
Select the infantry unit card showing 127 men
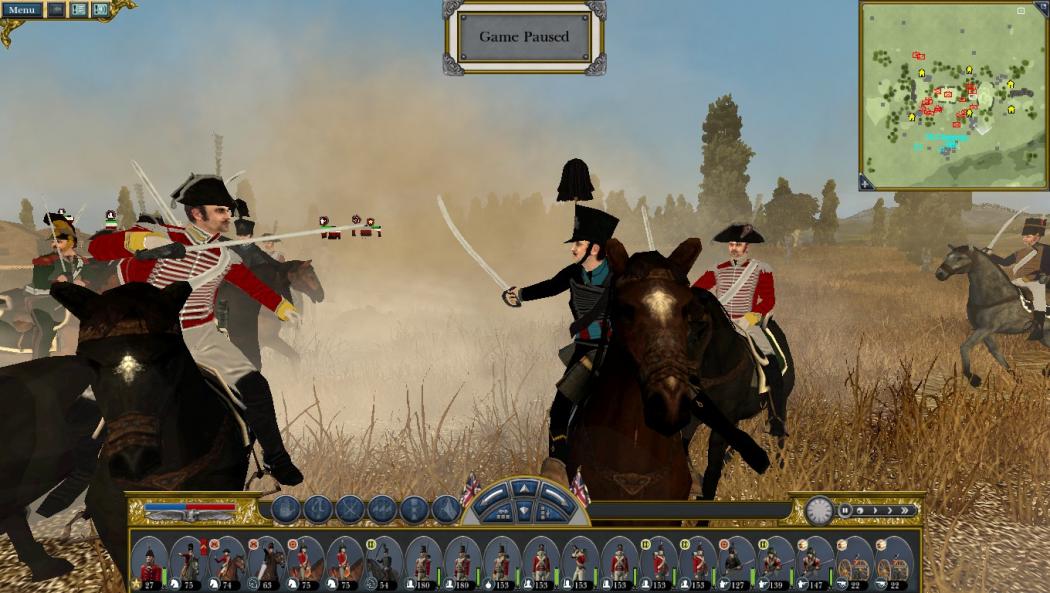(736, 564)
